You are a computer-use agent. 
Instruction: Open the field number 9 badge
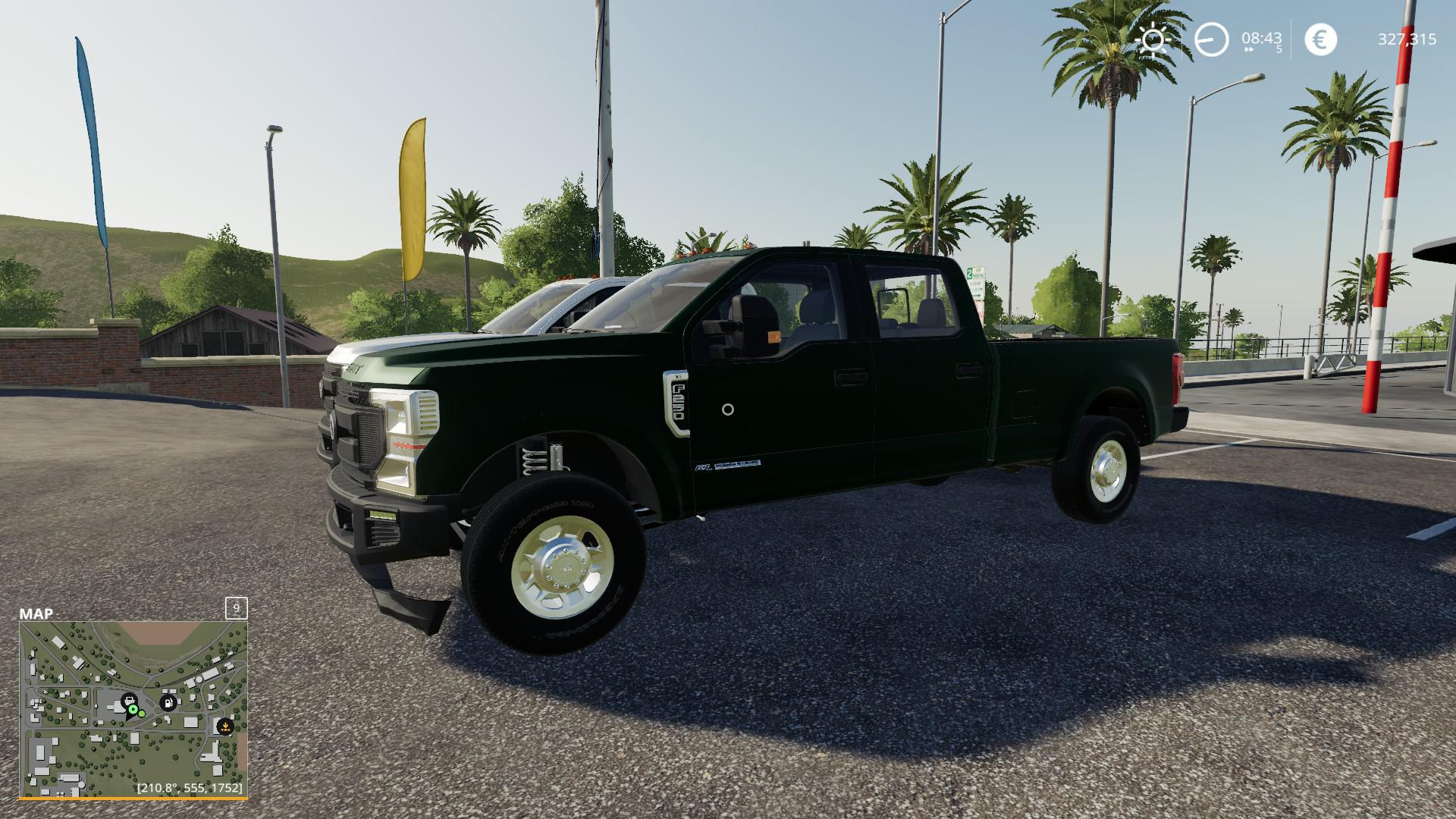[x=236, y=610]
